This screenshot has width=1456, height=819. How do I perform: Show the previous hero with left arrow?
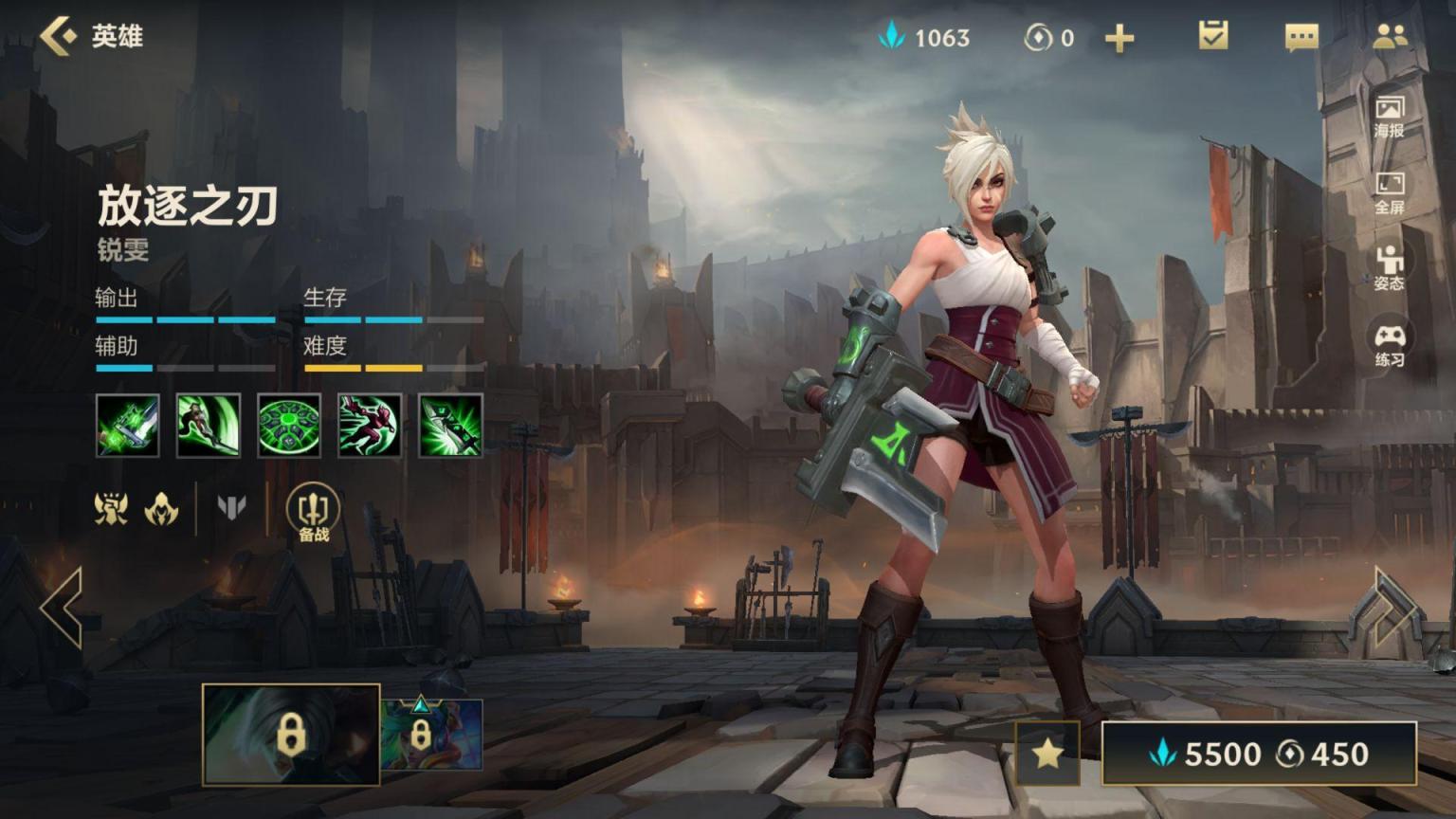click(63, 608)
